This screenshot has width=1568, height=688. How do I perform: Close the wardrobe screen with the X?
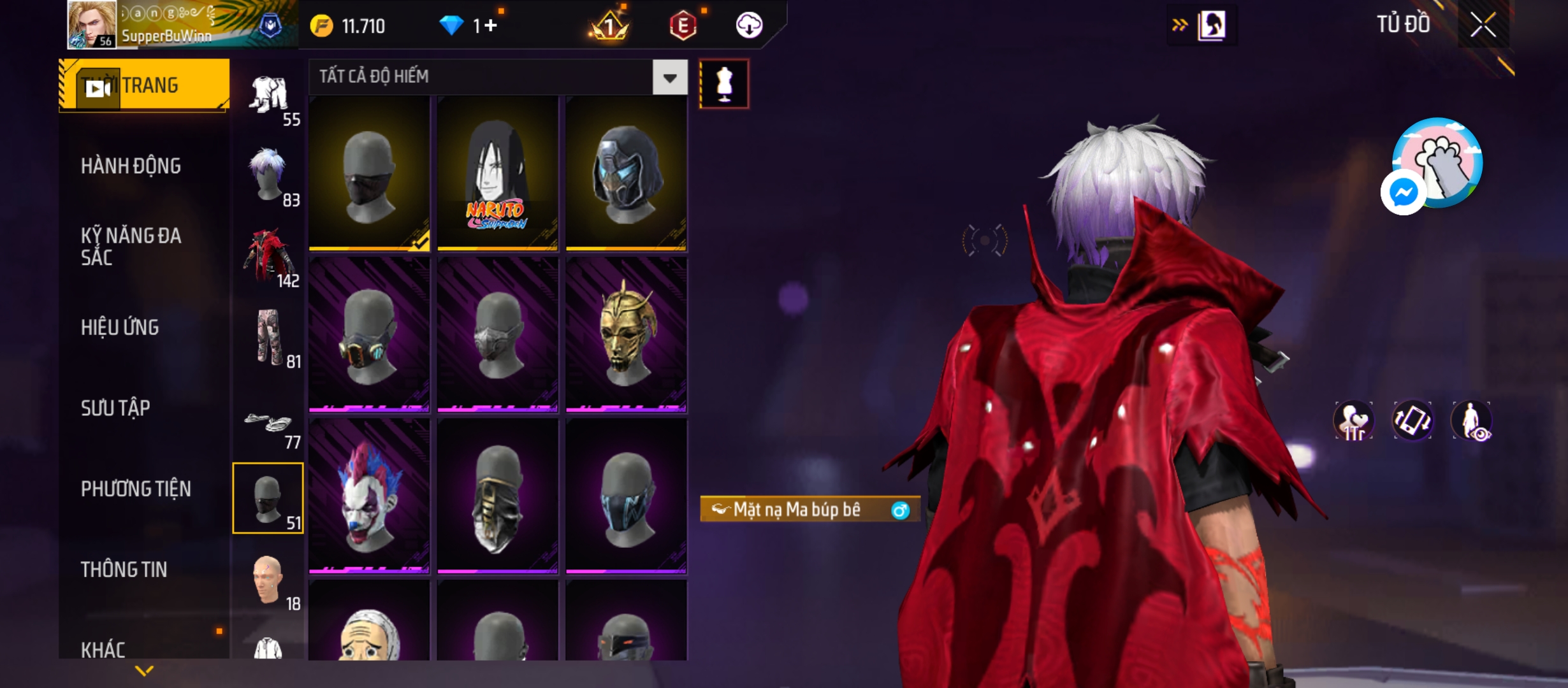coord(1483,25)
